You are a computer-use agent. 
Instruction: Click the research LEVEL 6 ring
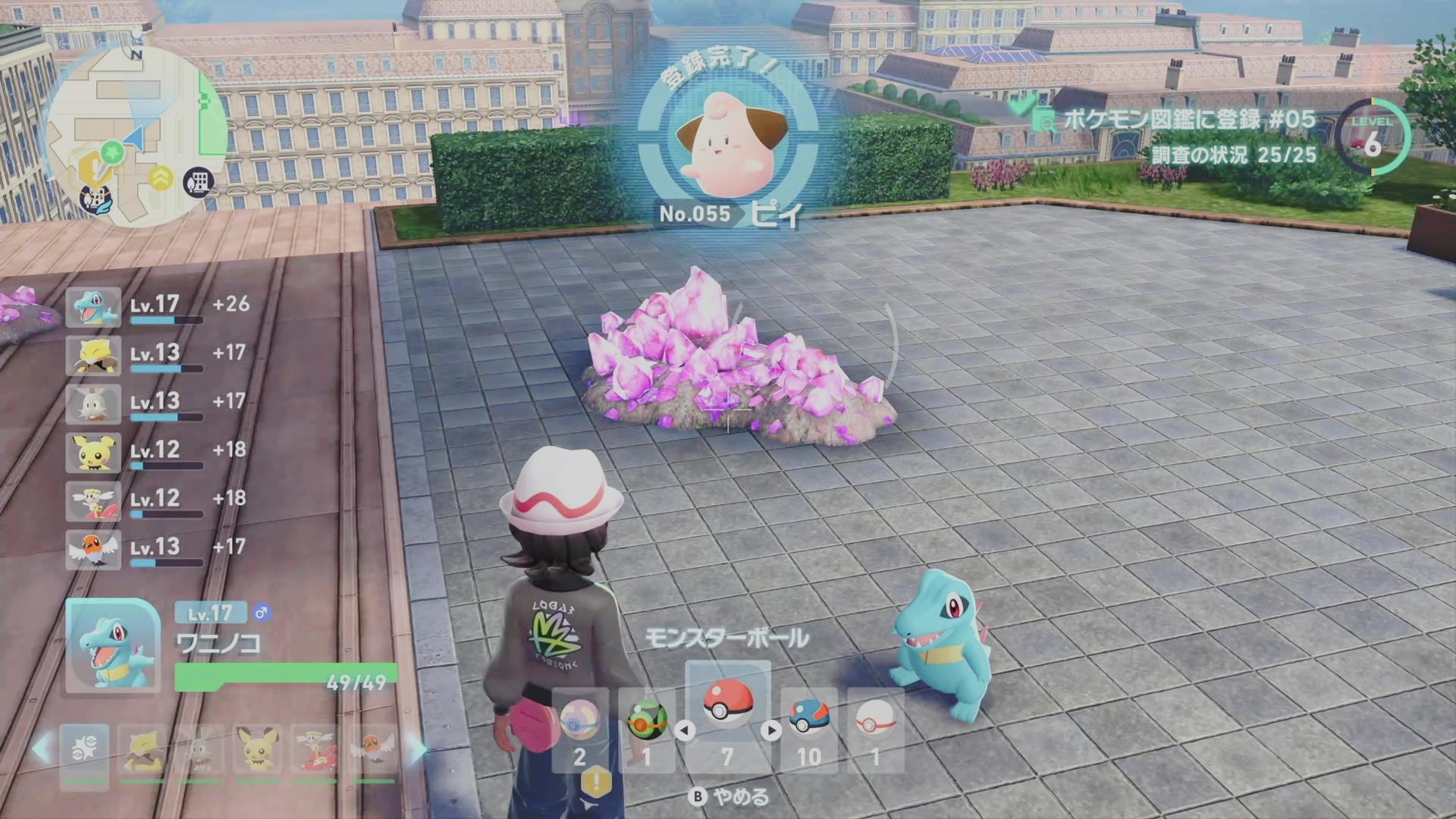pyautogui.click(x=1373, y=138)
